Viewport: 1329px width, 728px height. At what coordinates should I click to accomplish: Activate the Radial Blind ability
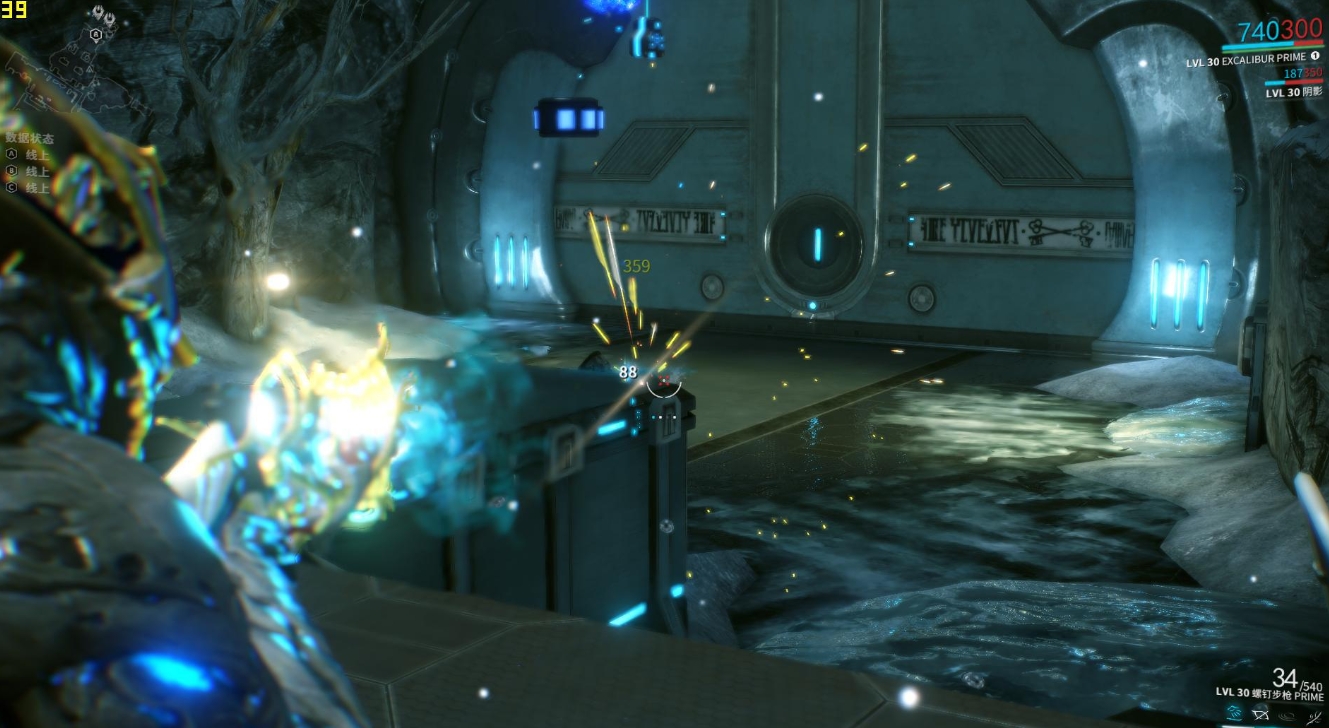[1260, 713]
